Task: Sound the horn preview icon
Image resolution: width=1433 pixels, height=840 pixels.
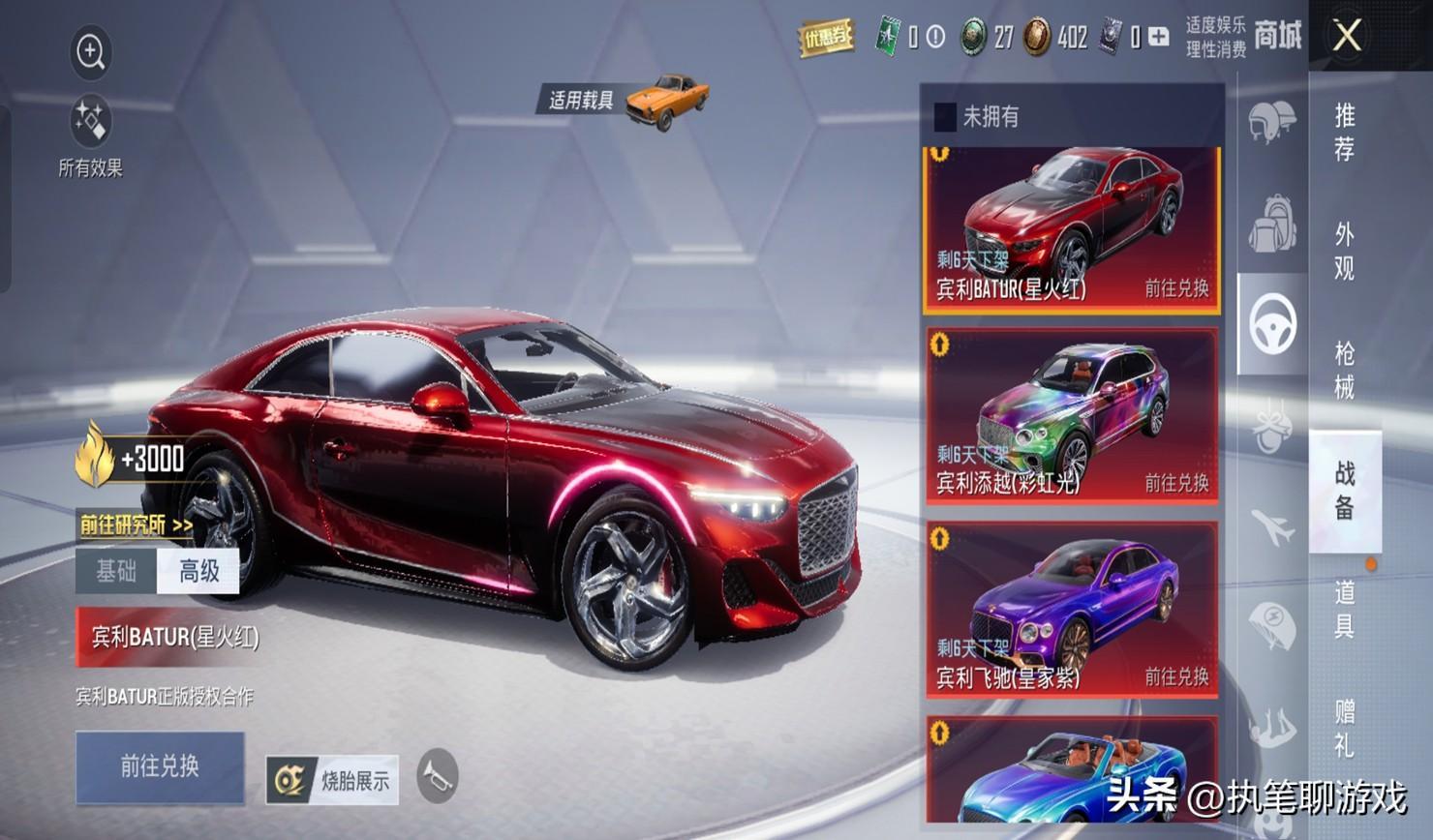Action: pyautogui.click(x=437, y=776)
